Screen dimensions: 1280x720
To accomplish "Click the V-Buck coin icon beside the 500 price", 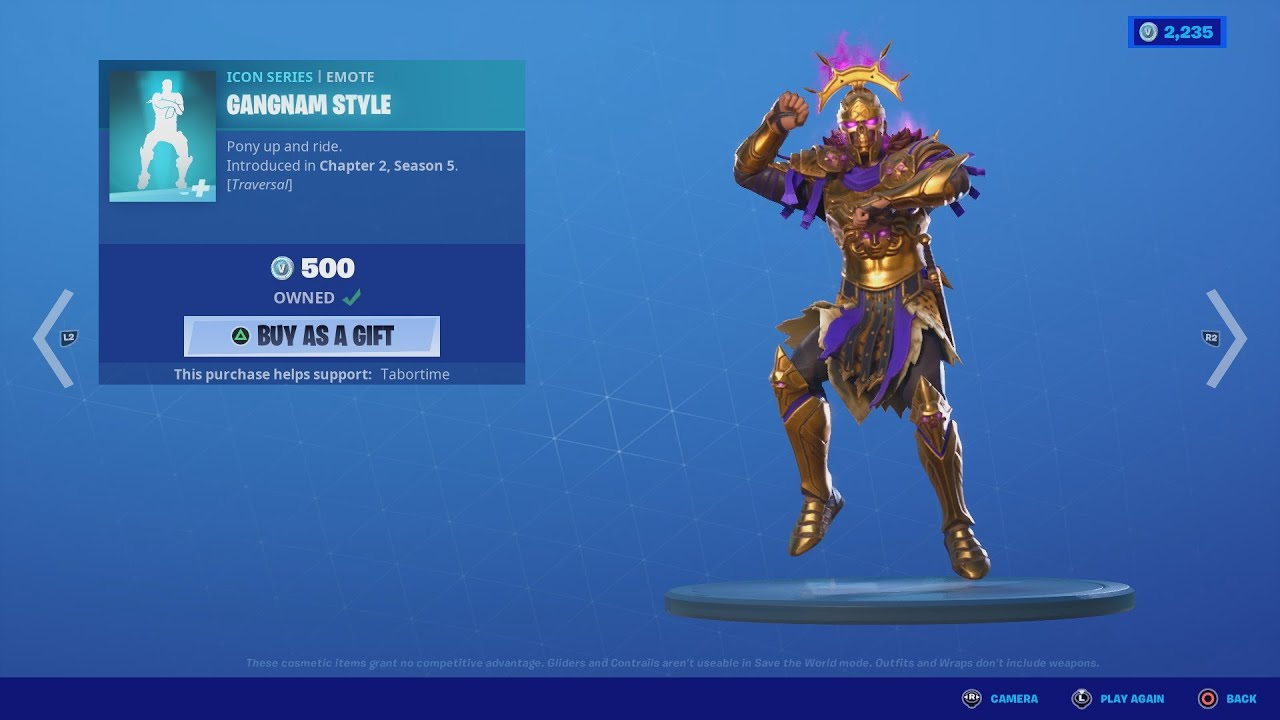I will click(284, 268).
